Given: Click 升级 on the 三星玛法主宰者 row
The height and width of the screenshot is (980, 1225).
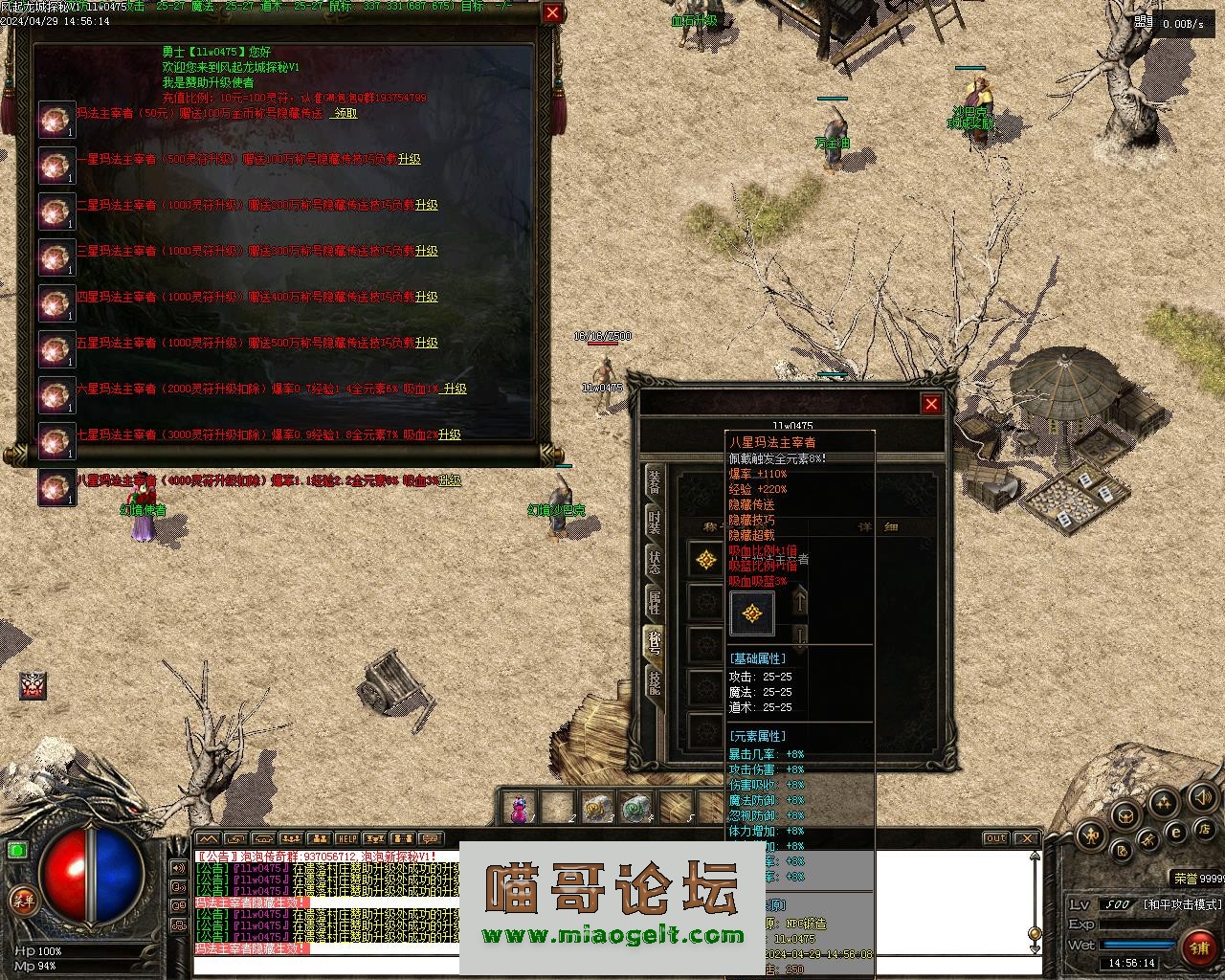Looking at the screenshot, I should [x=427, y=251].
